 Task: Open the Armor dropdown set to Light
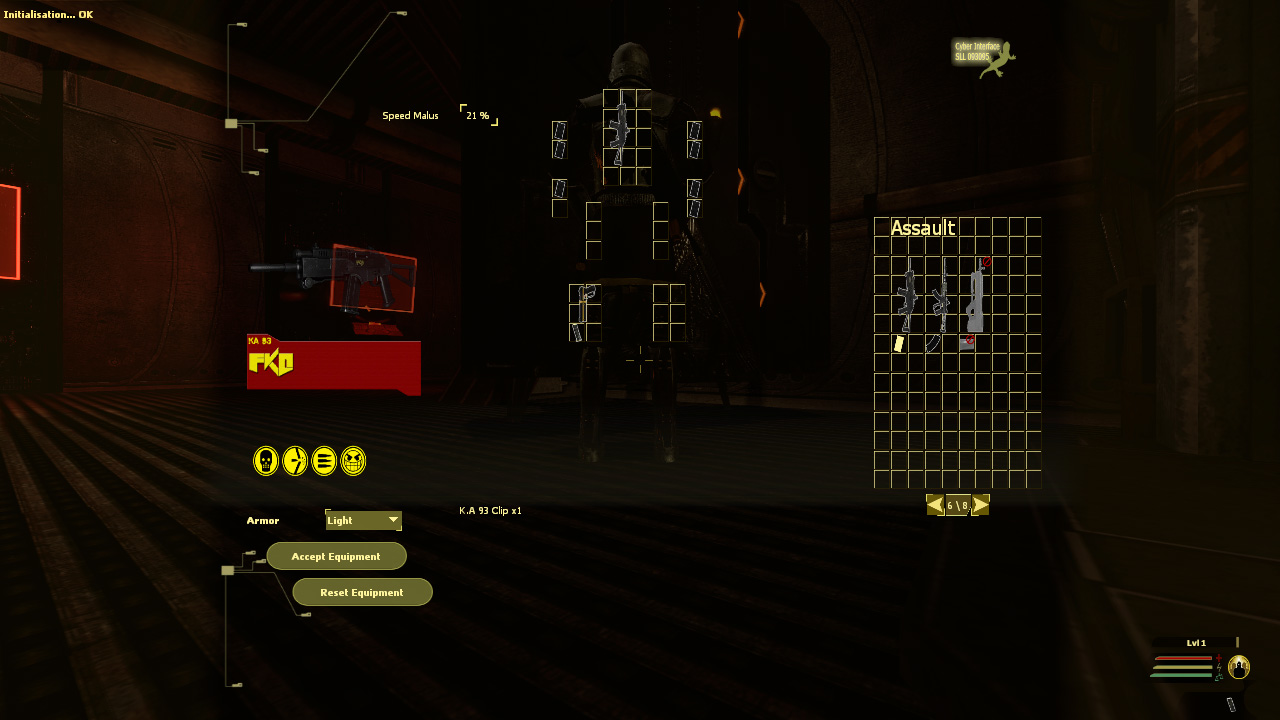[x=363, y=520]
